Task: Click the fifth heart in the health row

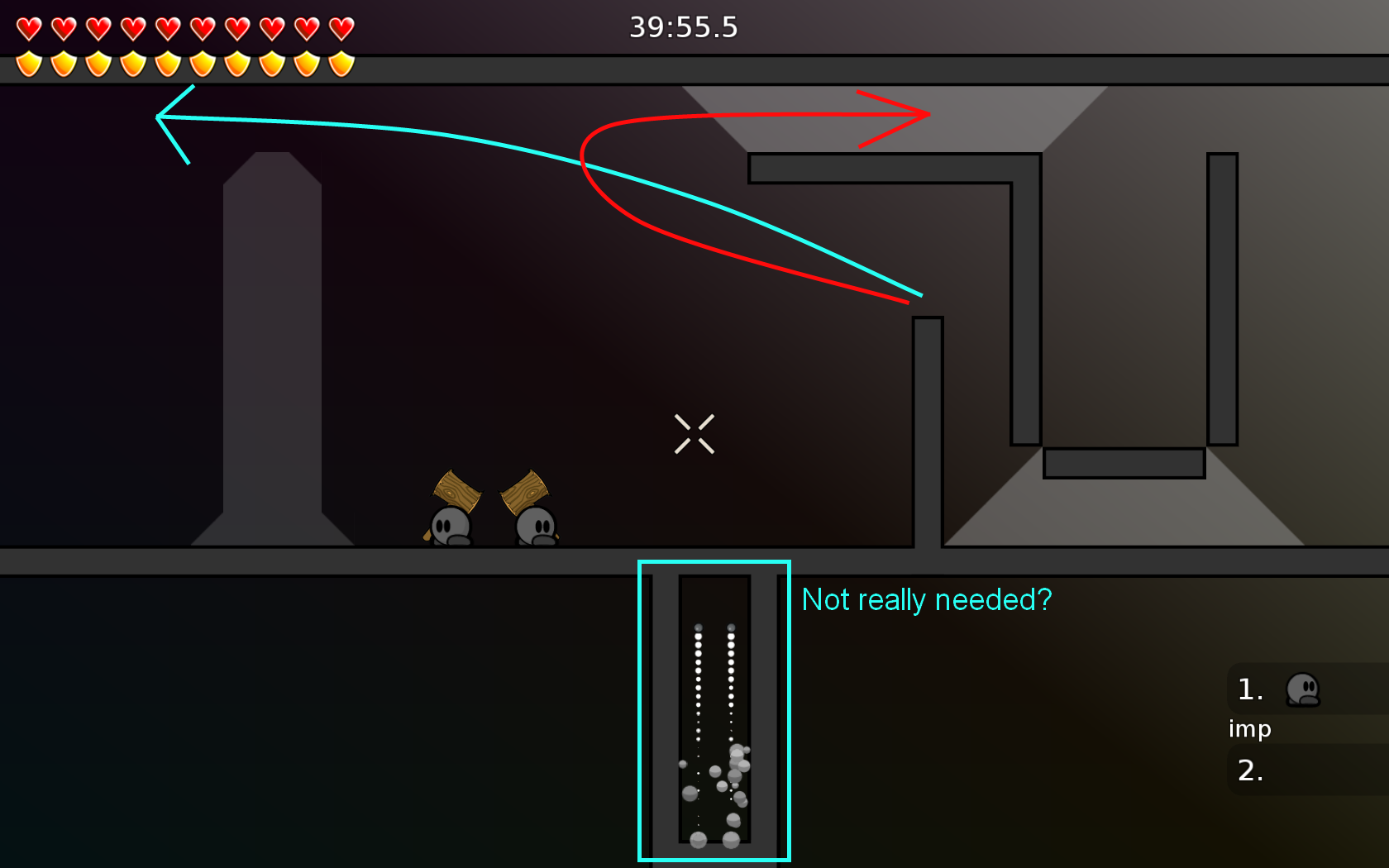Action: coord(166,26)
